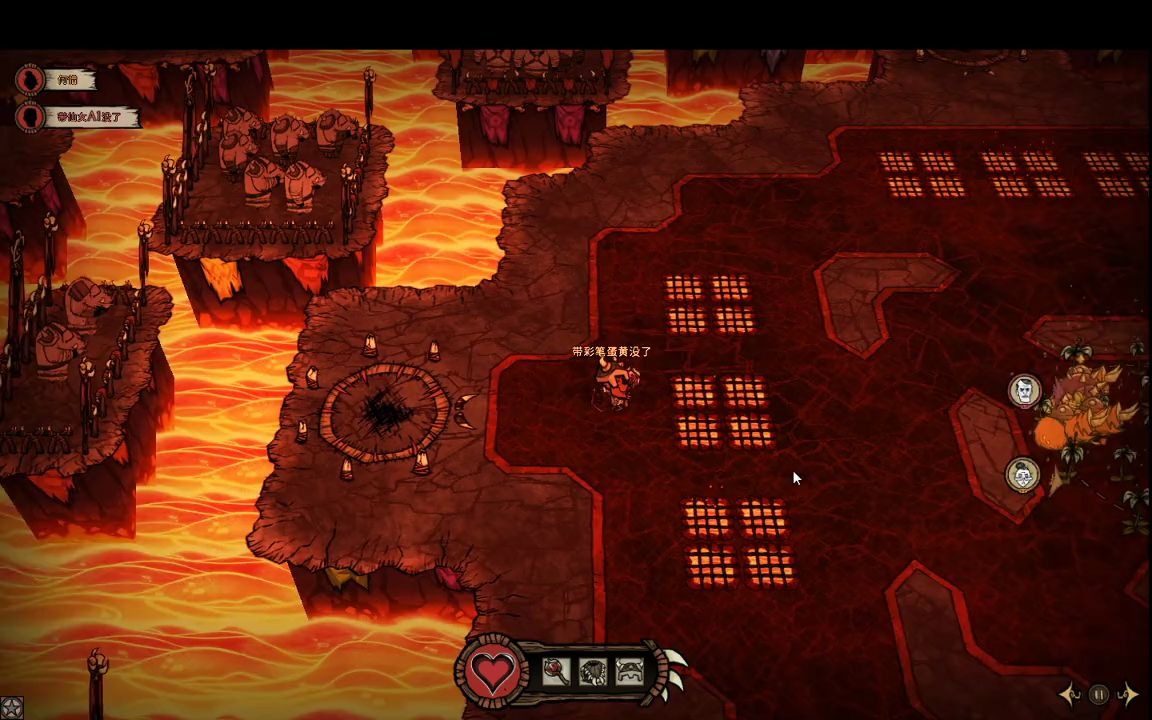Select the horned helmet slot
The image size is (1152, 720).
[x=629, y=672]
